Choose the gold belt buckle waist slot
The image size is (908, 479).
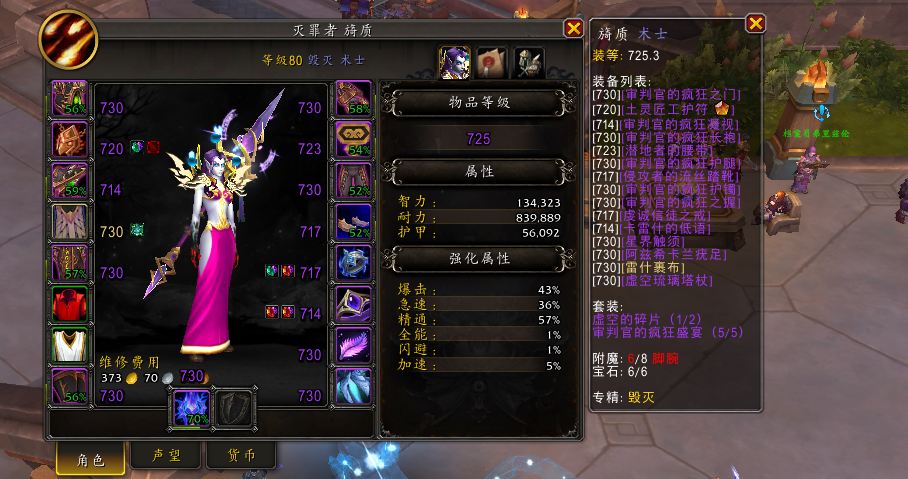(x=353, y=139)
